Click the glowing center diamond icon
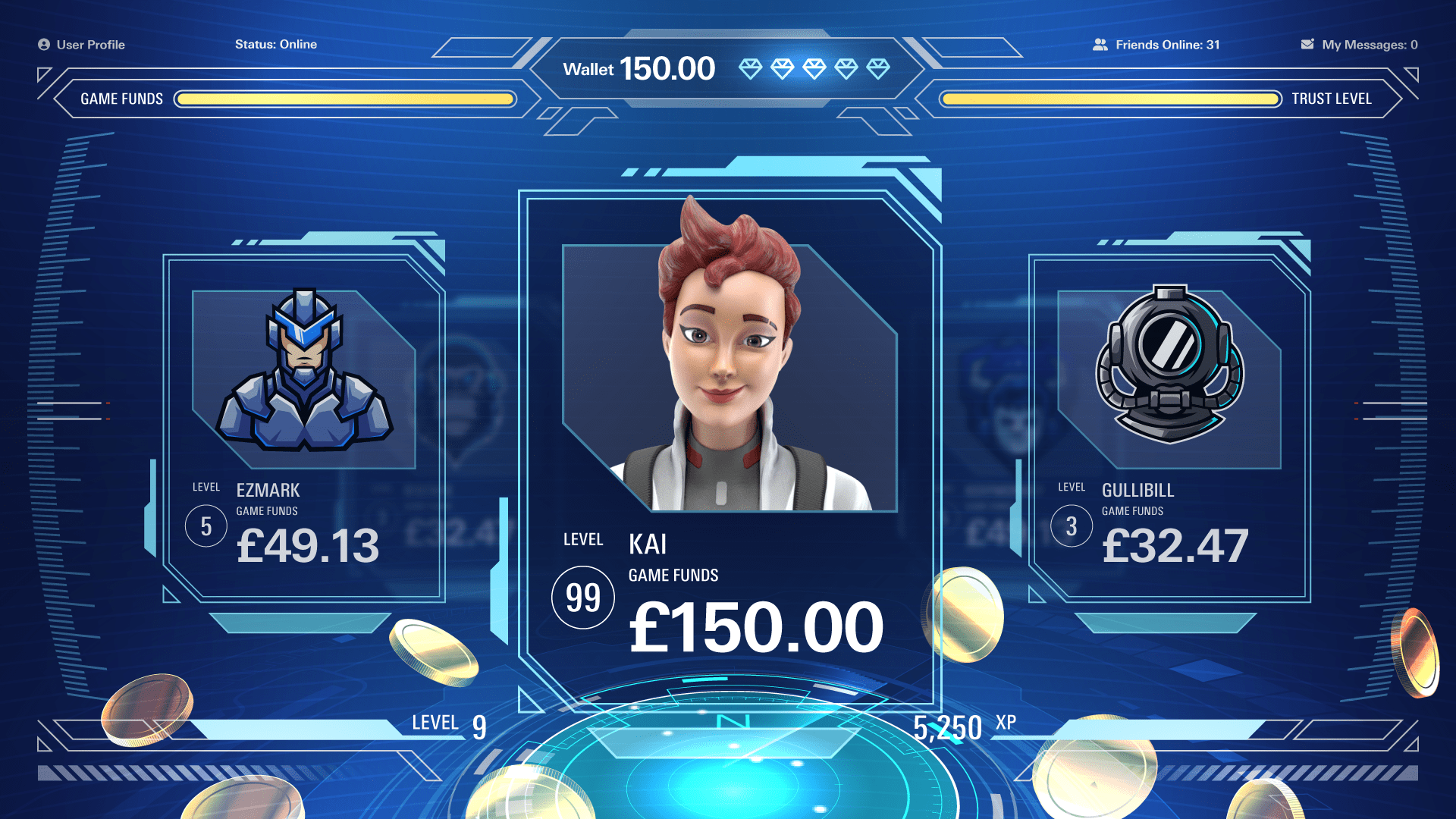This screenshot has height=819, width=1456. tap(814, 68)
